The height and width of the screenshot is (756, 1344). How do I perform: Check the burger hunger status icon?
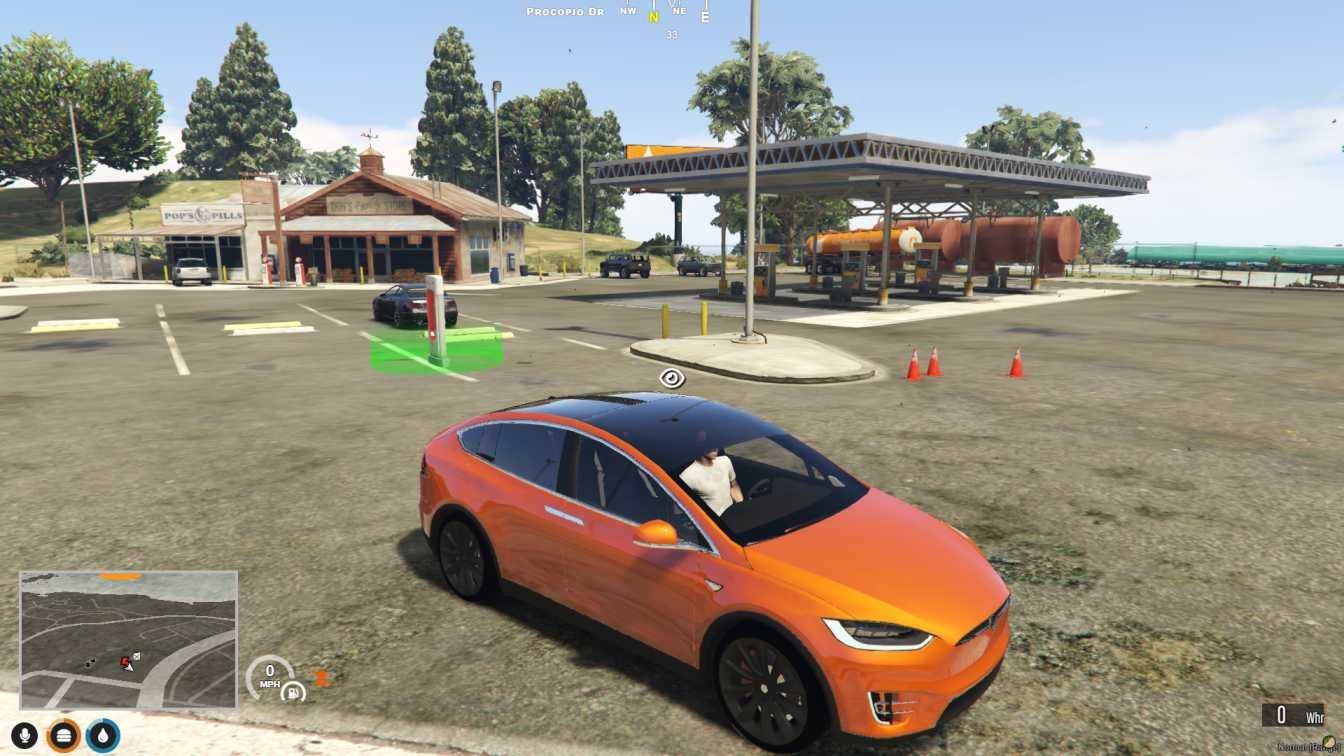[64, 736]
